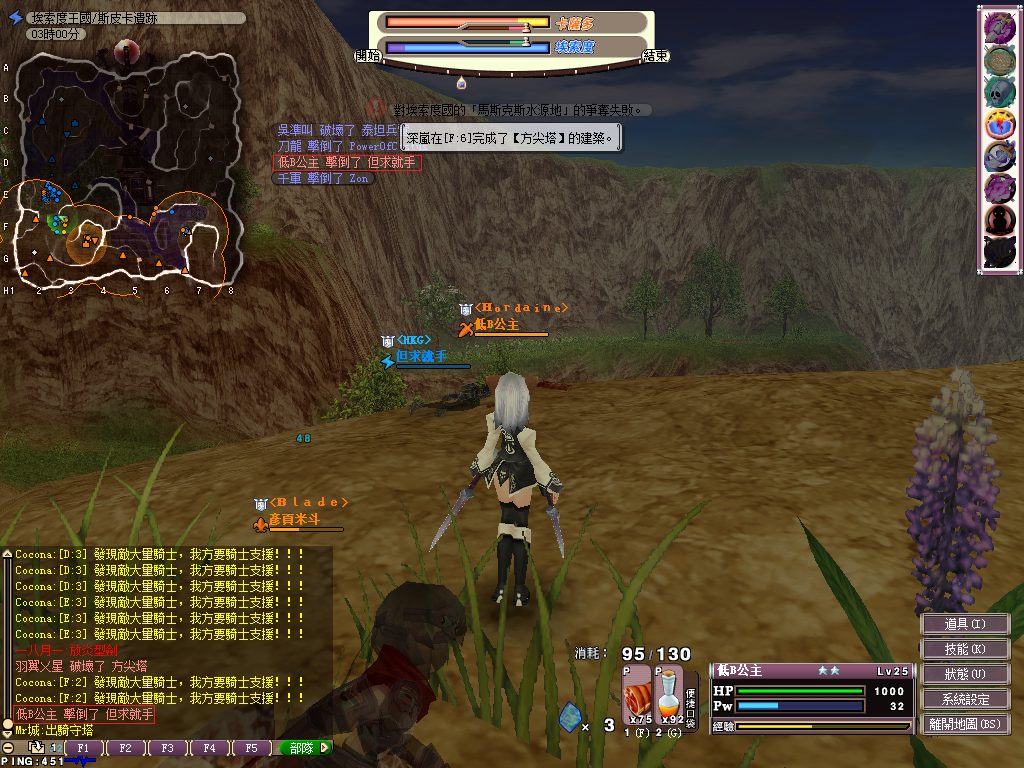
Task: Open the 便捷口袋 quick pocket tab
Action: tap(691, 694)
